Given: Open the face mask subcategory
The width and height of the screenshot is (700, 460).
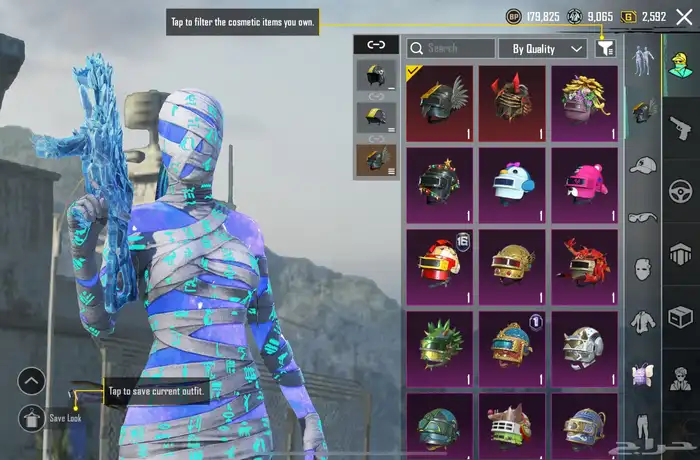Looking at the screenshot, I should (x=642, y=269).
